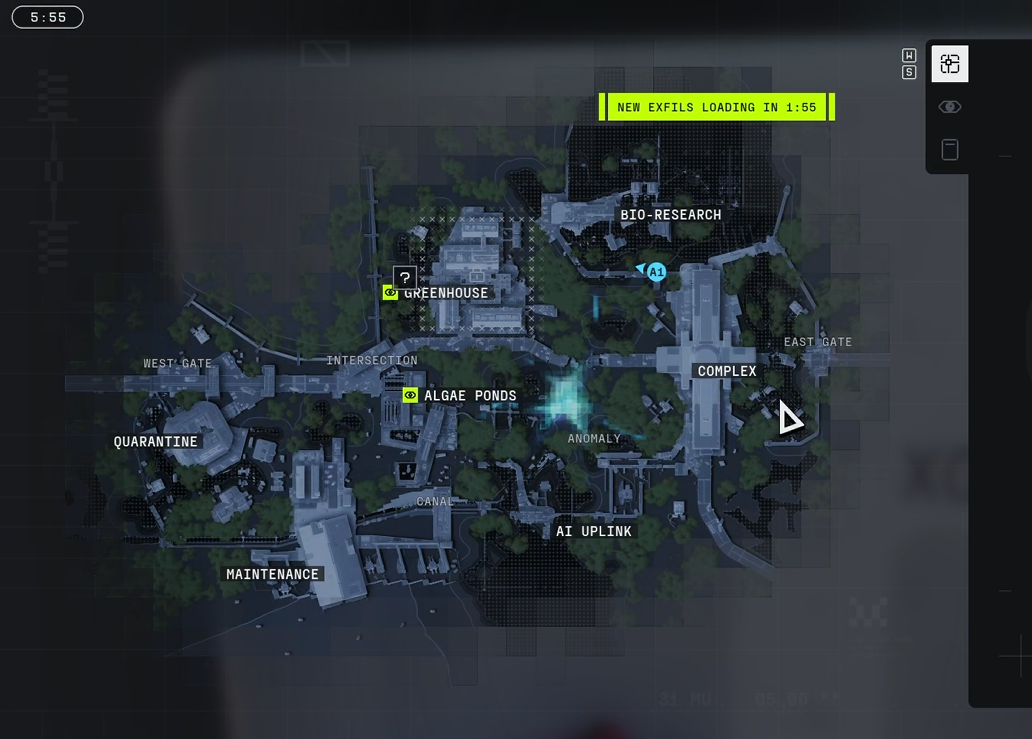Open the card icon sidebar tab
Image resolution: width=1032 pixels, height=739 pixels.
click(x=950, y=149)
